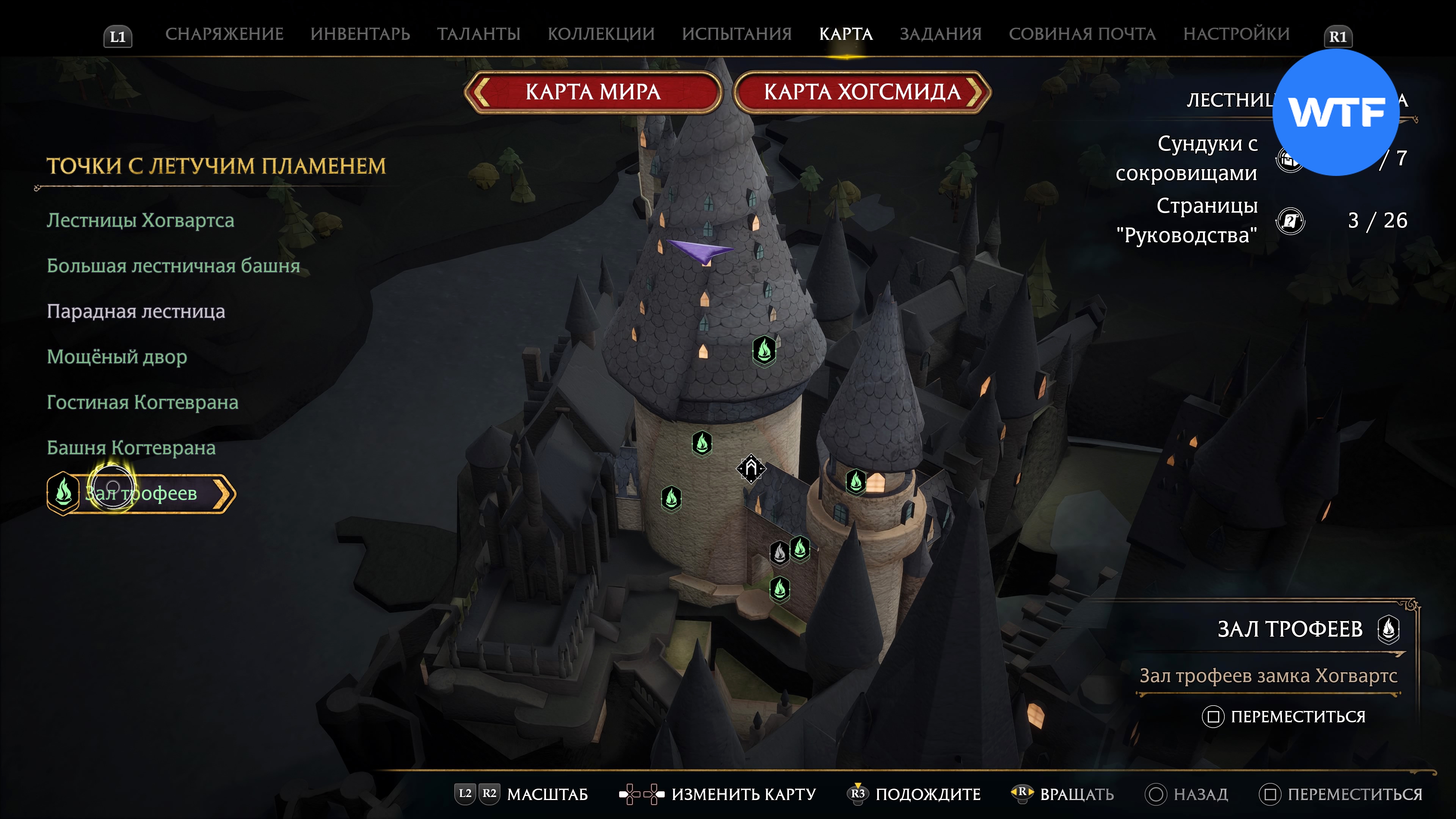The image size is (1456, 819).
Task: Pick Мощёный двор floo flame entry
Action: pos(116,357)
